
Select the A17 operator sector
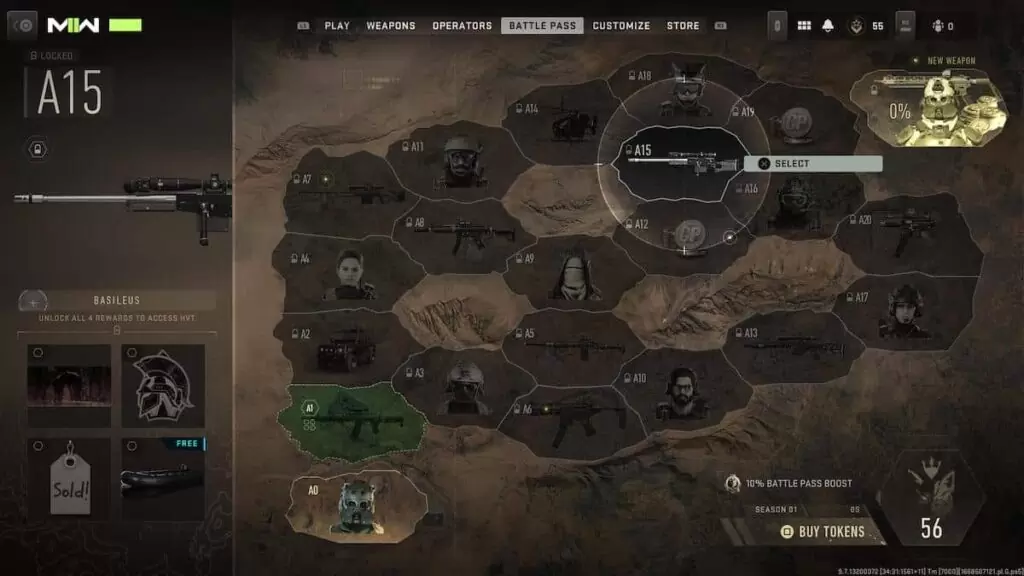coord(902,312)
